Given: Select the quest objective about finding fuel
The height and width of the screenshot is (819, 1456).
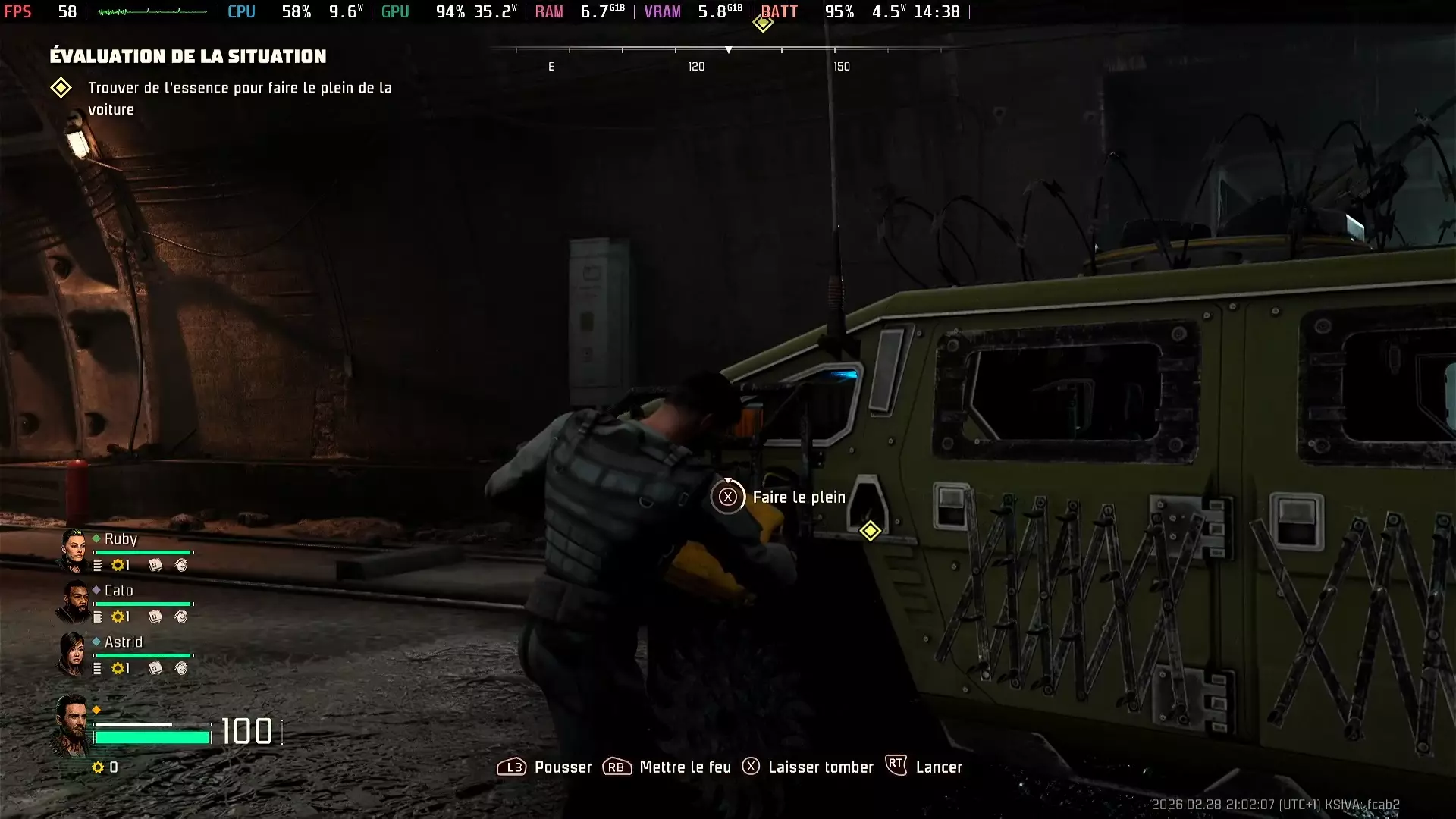Looking at the screenshot, I should 239,98.
